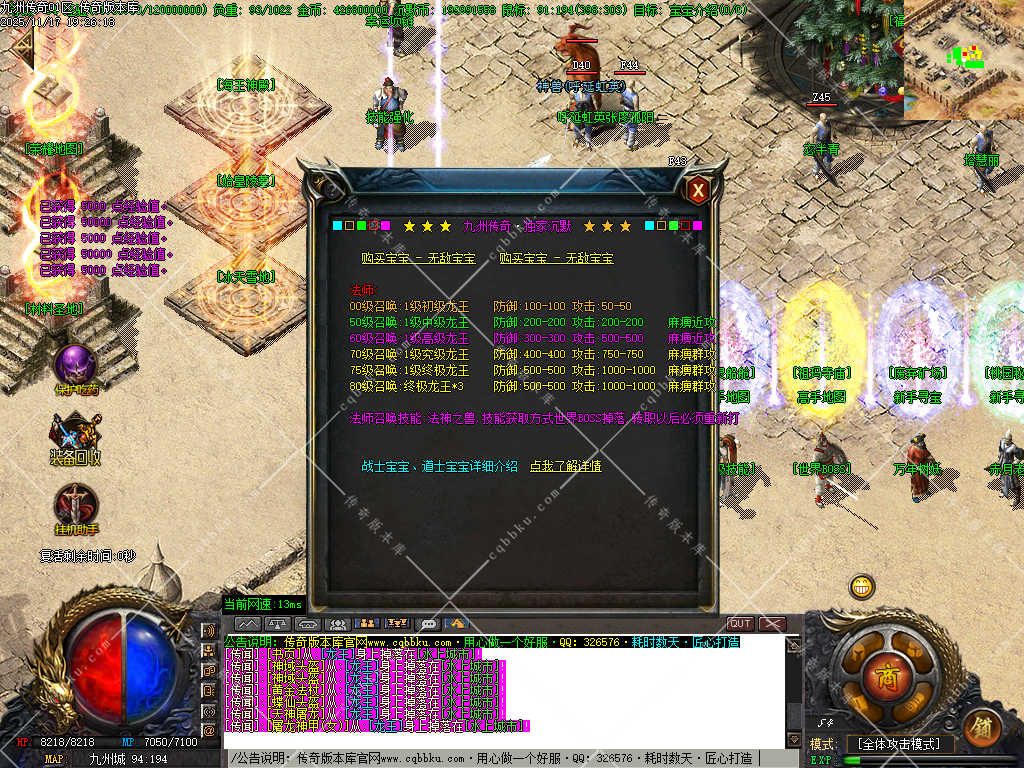
Task: Close the pet info dialog with red X
Action: pos(699,189)
